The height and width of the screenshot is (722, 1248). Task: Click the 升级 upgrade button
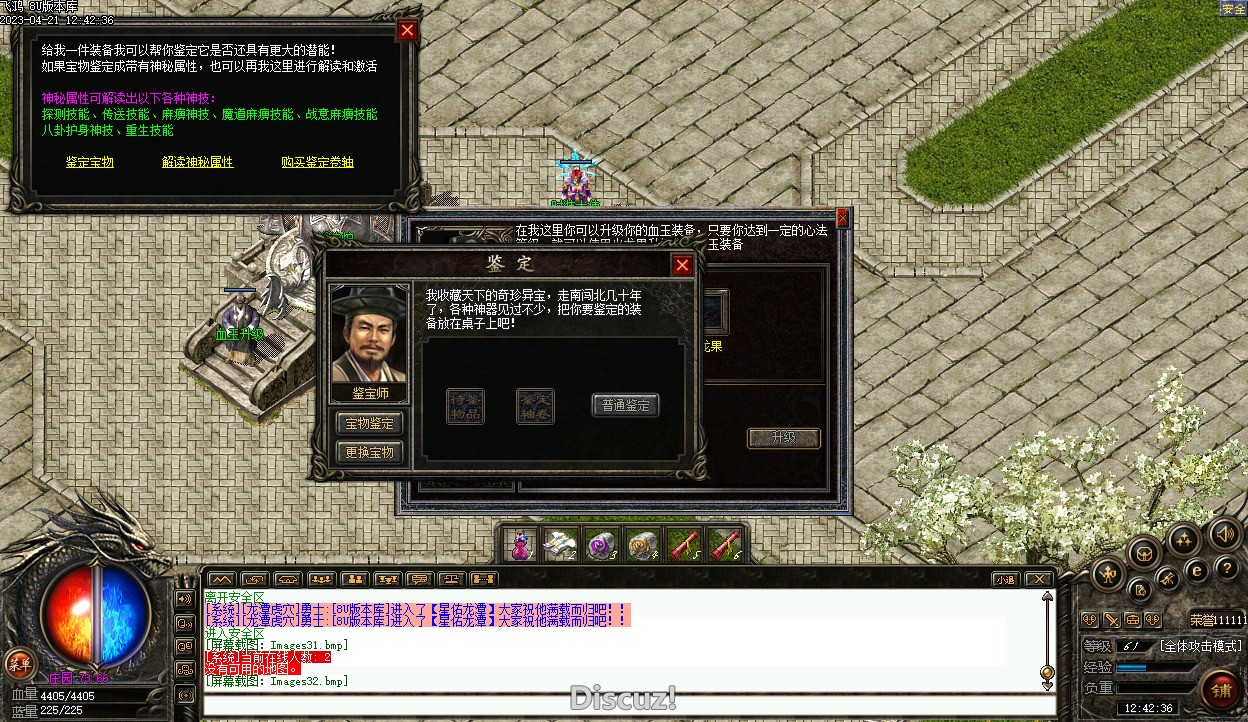pos(784,438)
